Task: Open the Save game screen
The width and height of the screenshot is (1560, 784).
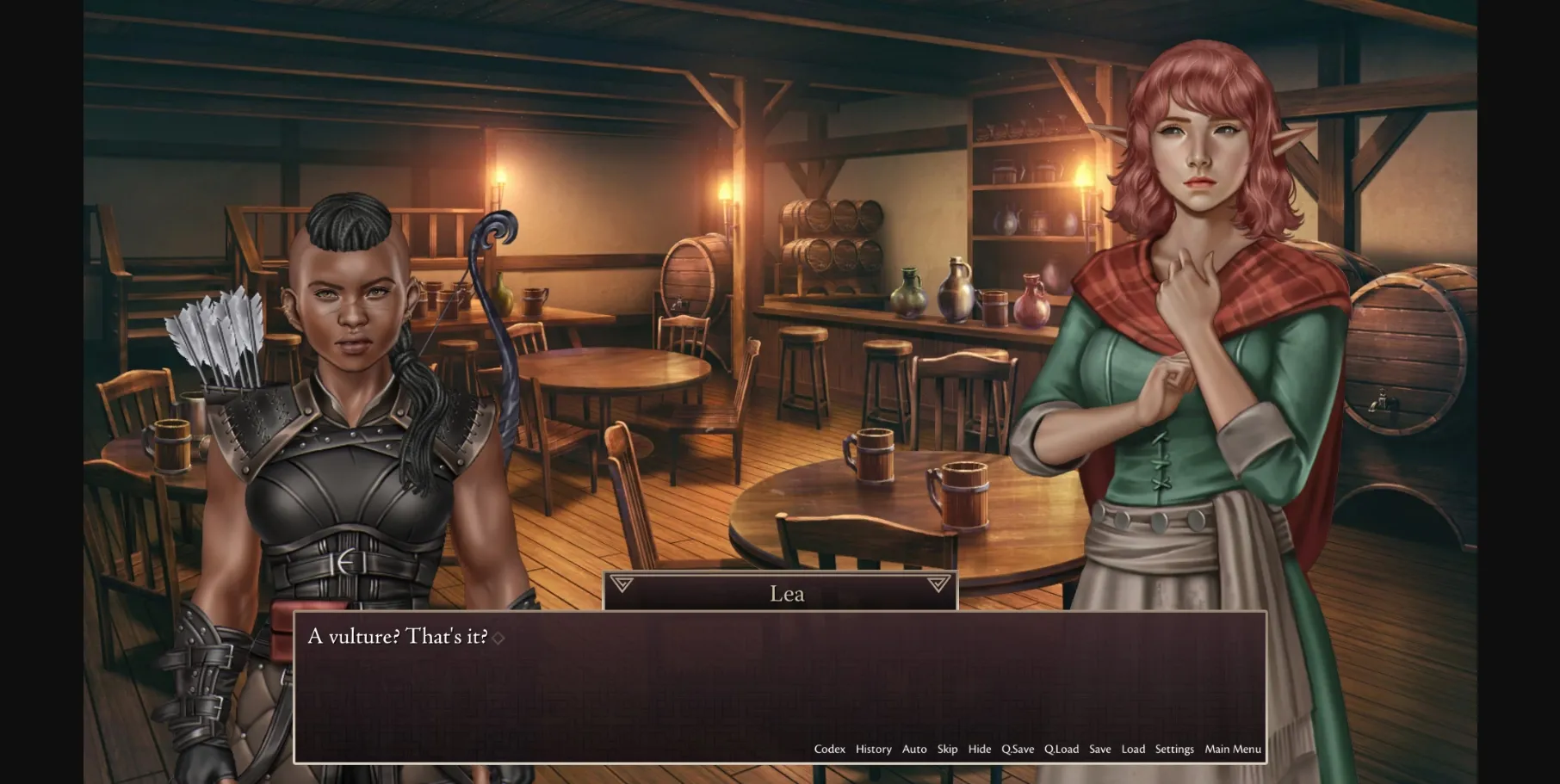Action: 1100,750
